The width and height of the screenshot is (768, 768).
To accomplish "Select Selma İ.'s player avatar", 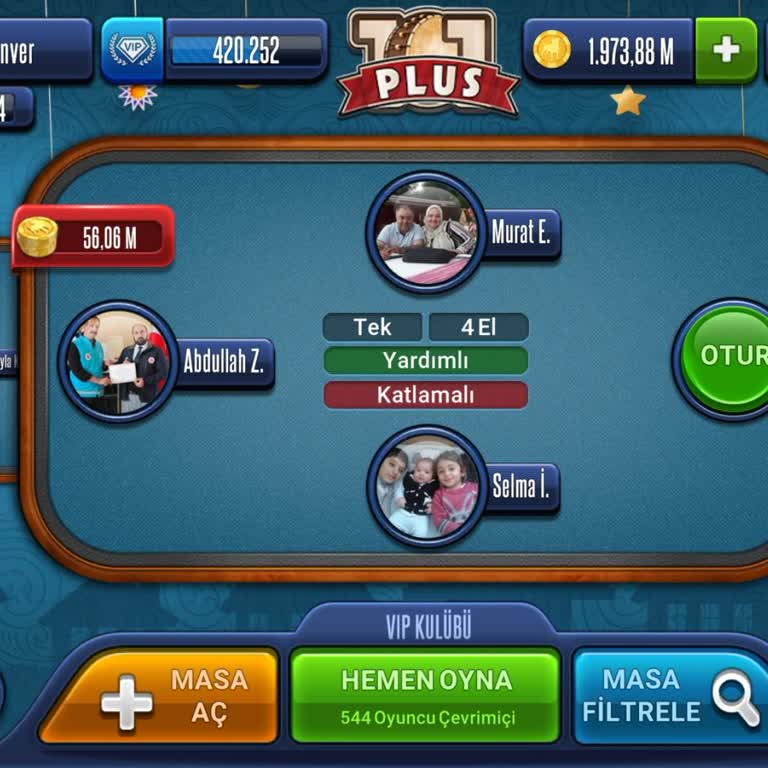I will pos(426,487).
